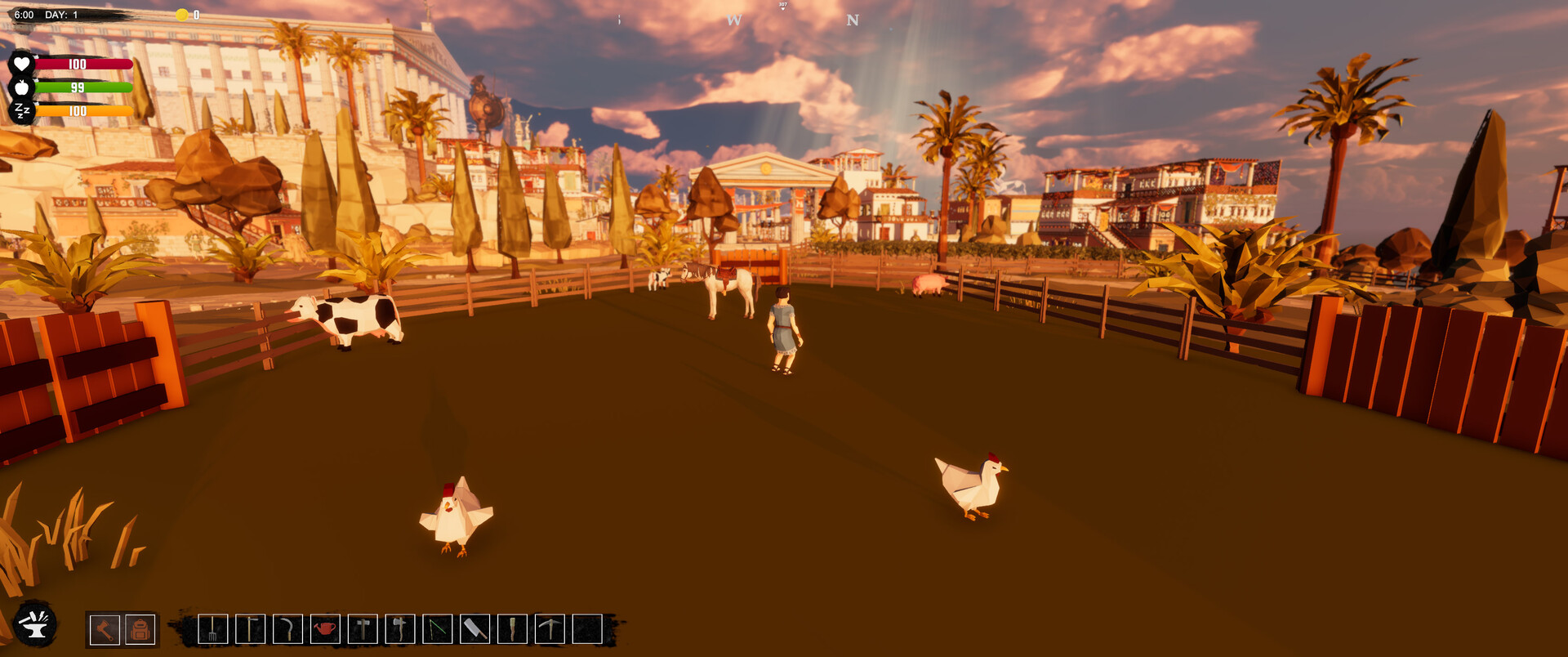This screenshot has height=657, width=1568.
Task: Click the apple hunger icon
Action: pos(22,86)
